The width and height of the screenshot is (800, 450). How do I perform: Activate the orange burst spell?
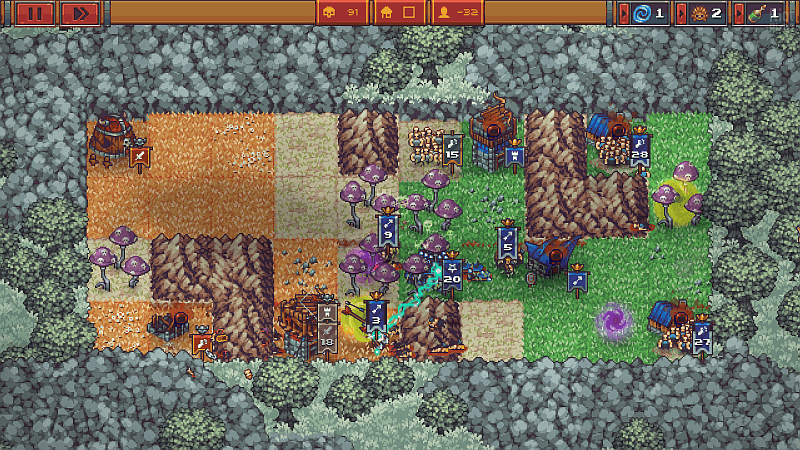(705, 13)
